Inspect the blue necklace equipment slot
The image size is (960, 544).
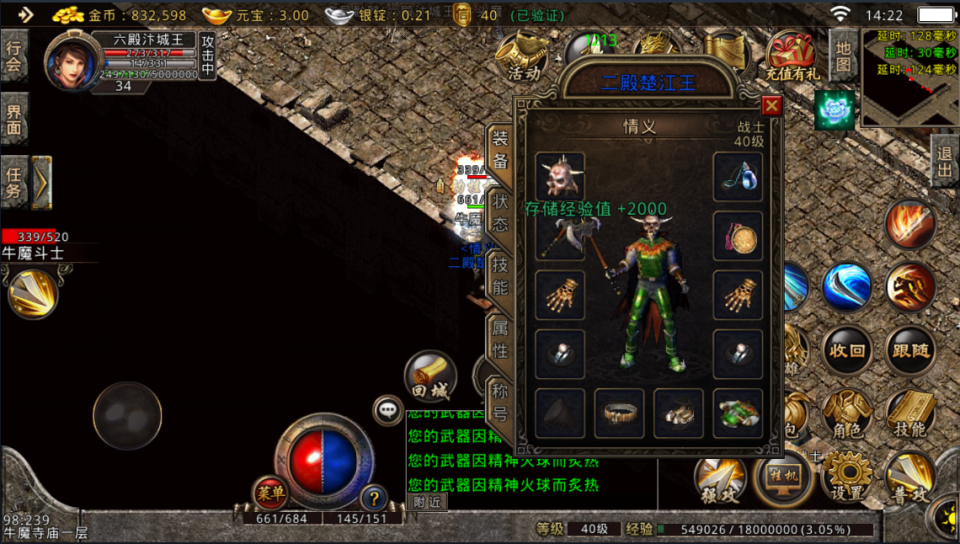pos(738,176)
